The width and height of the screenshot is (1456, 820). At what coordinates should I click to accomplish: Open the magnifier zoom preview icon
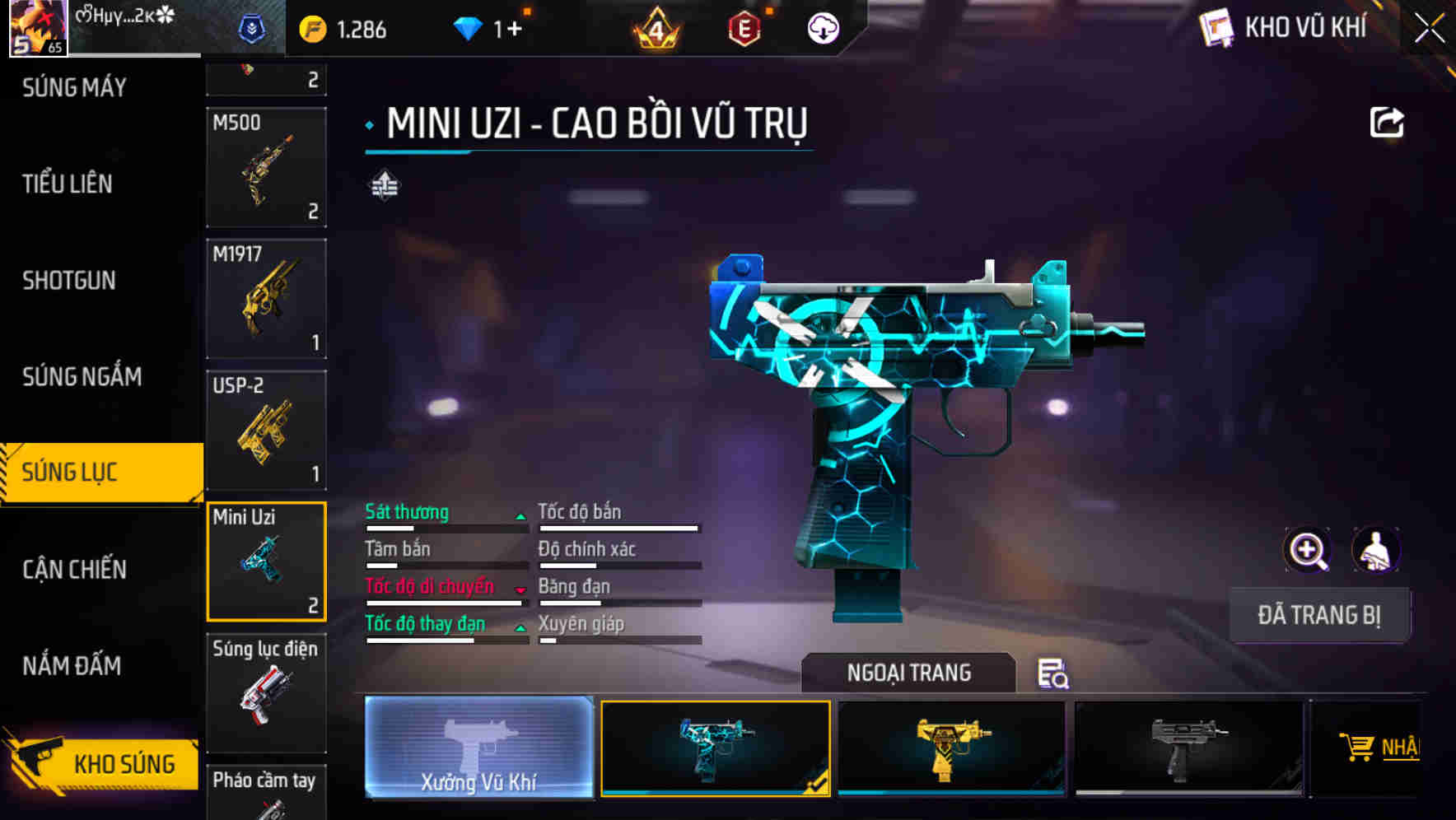1306,550
